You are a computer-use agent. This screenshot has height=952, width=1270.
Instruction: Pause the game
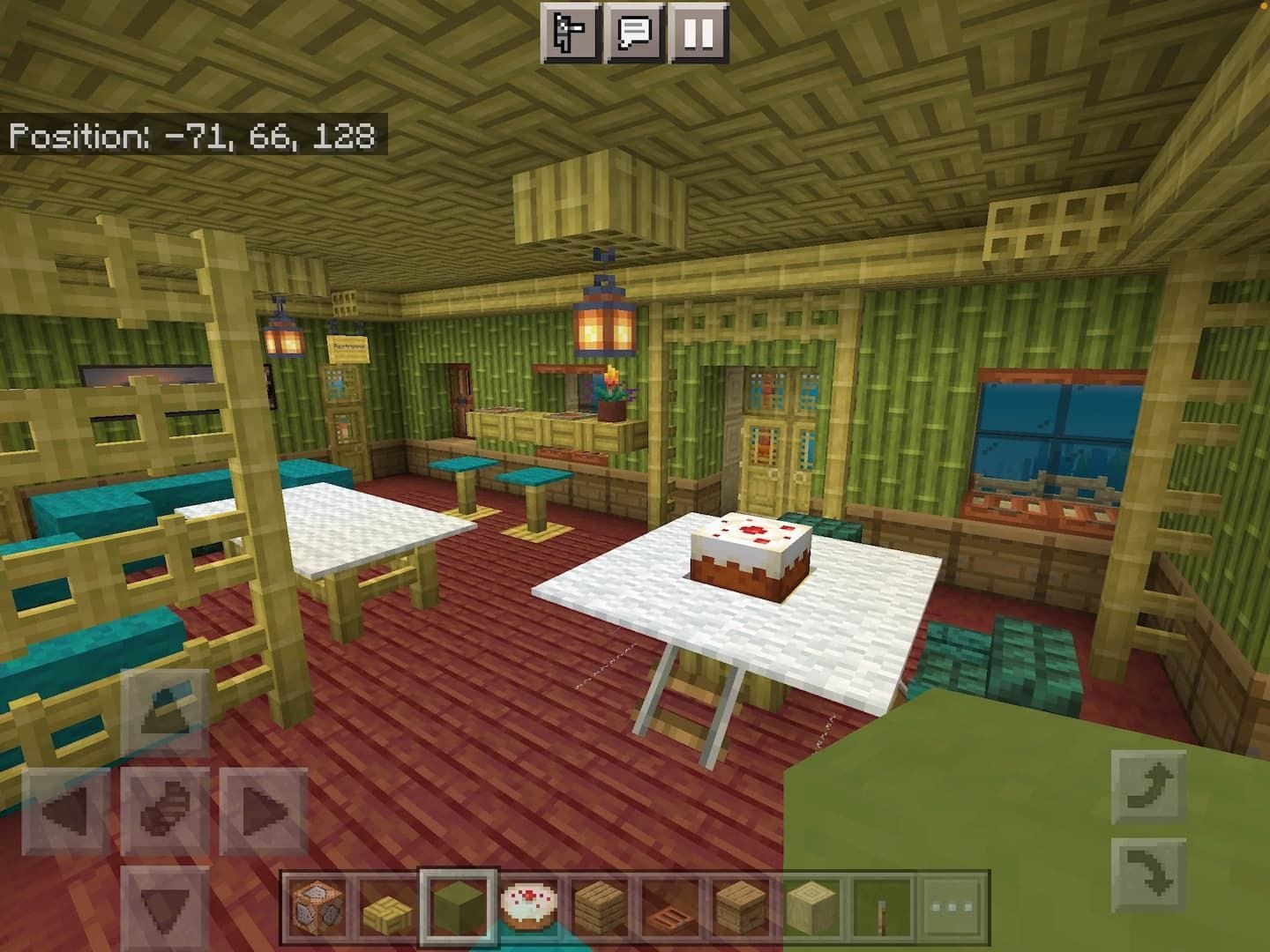click(698, 34)
